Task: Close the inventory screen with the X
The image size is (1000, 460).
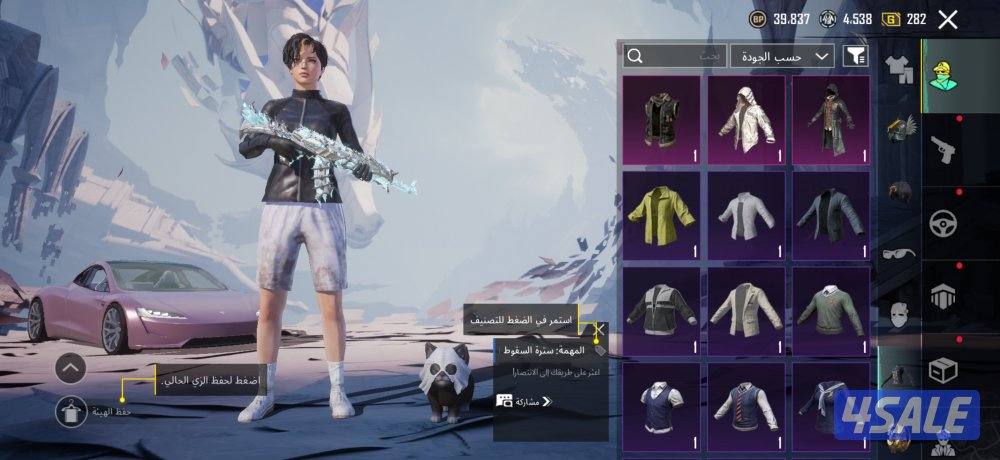Action: 948,19
